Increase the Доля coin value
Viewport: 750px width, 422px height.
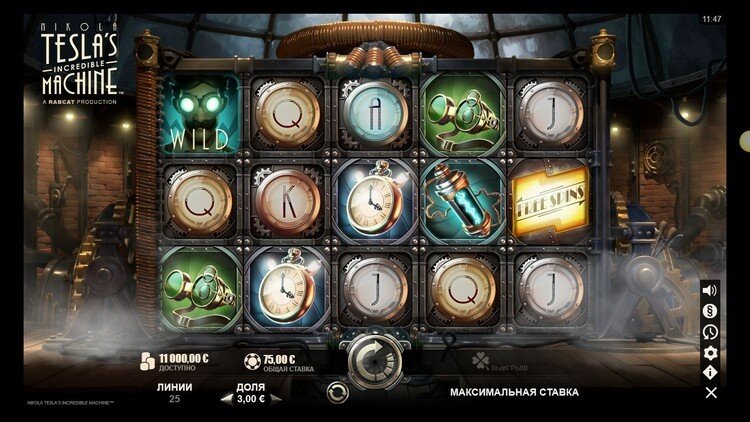pos(277,399)
